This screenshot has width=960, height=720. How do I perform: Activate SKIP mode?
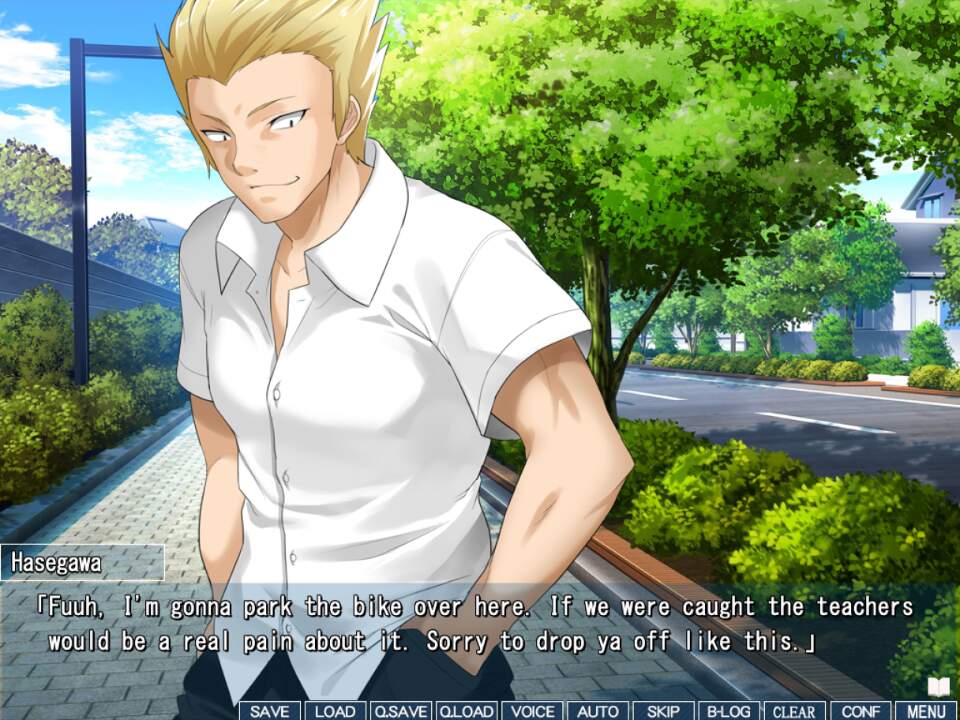click(663, 711)
